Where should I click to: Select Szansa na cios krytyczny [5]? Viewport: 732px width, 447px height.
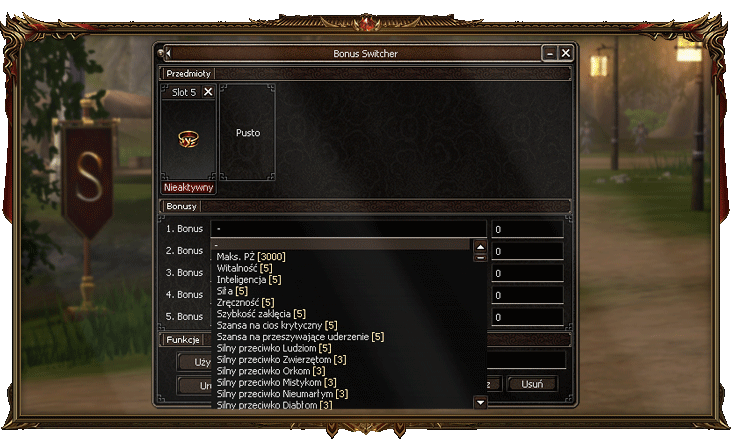pos(277,325)
